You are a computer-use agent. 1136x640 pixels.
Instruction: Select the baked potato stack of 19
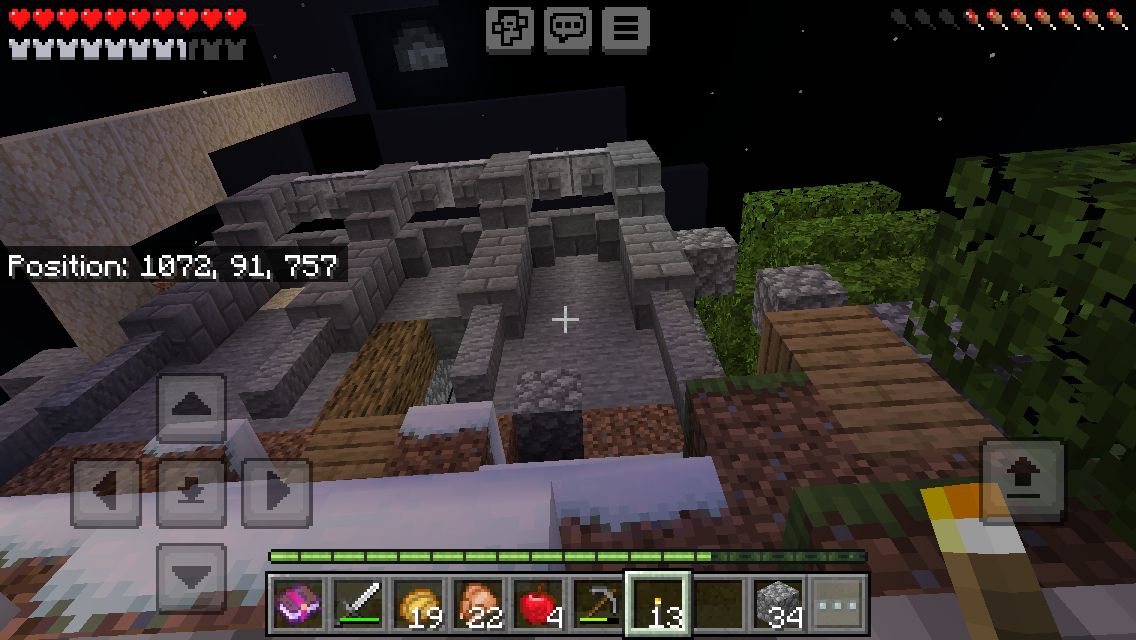(x=418, y=605)
